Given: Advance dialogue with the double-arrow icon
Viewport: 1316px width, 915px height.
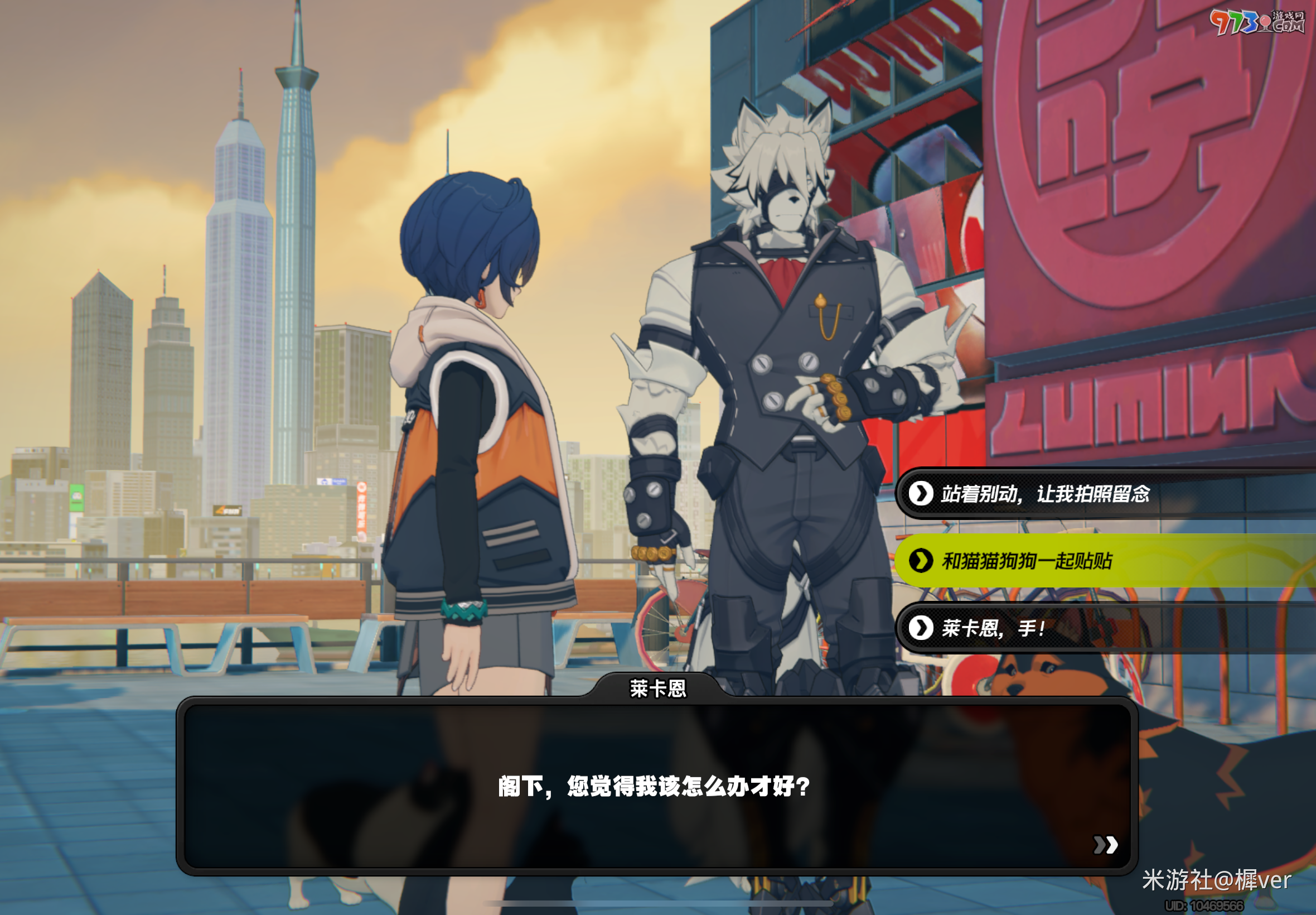Looking at the screenshot, I should 1105,845.
